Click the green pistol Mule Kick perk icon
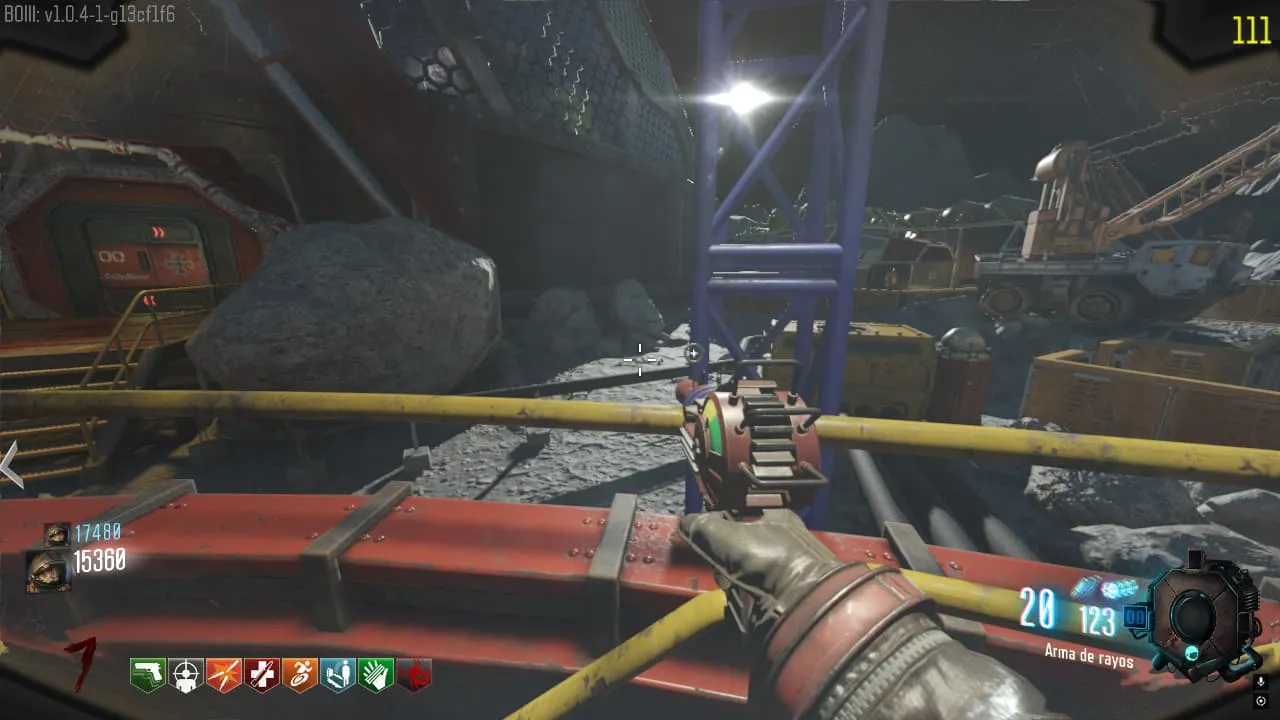Image resolution: width=1280 pixels, height=720 pixels. [147, 675]
